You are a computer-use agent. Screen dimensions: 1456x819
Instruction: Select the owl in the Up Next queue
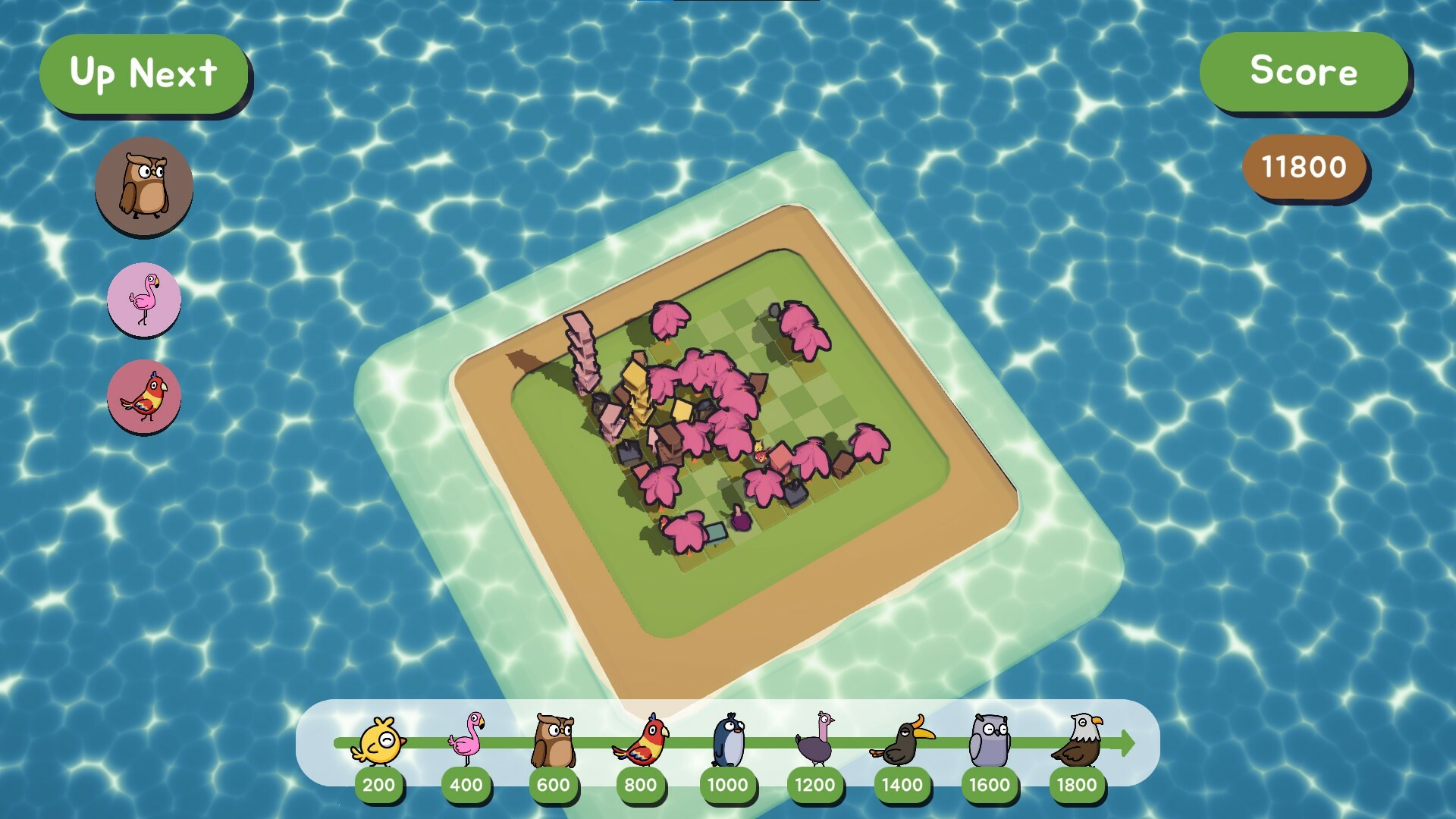point(144,184)
